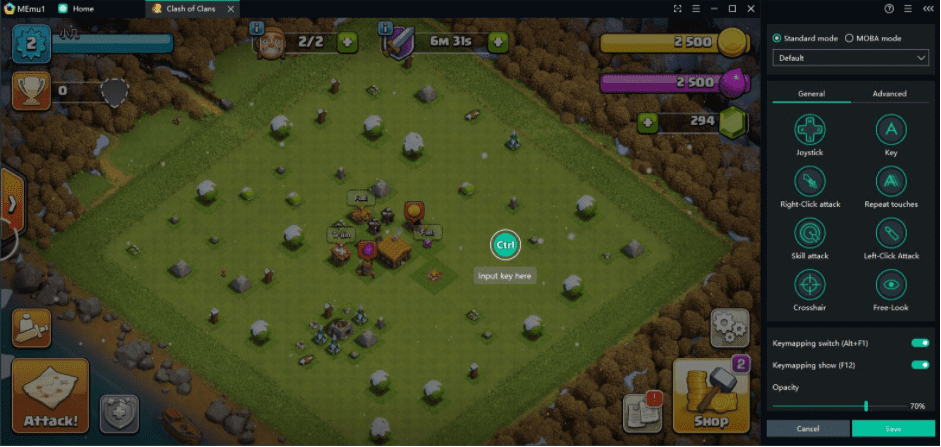Add a shield with the plus button

pos(497,42)
